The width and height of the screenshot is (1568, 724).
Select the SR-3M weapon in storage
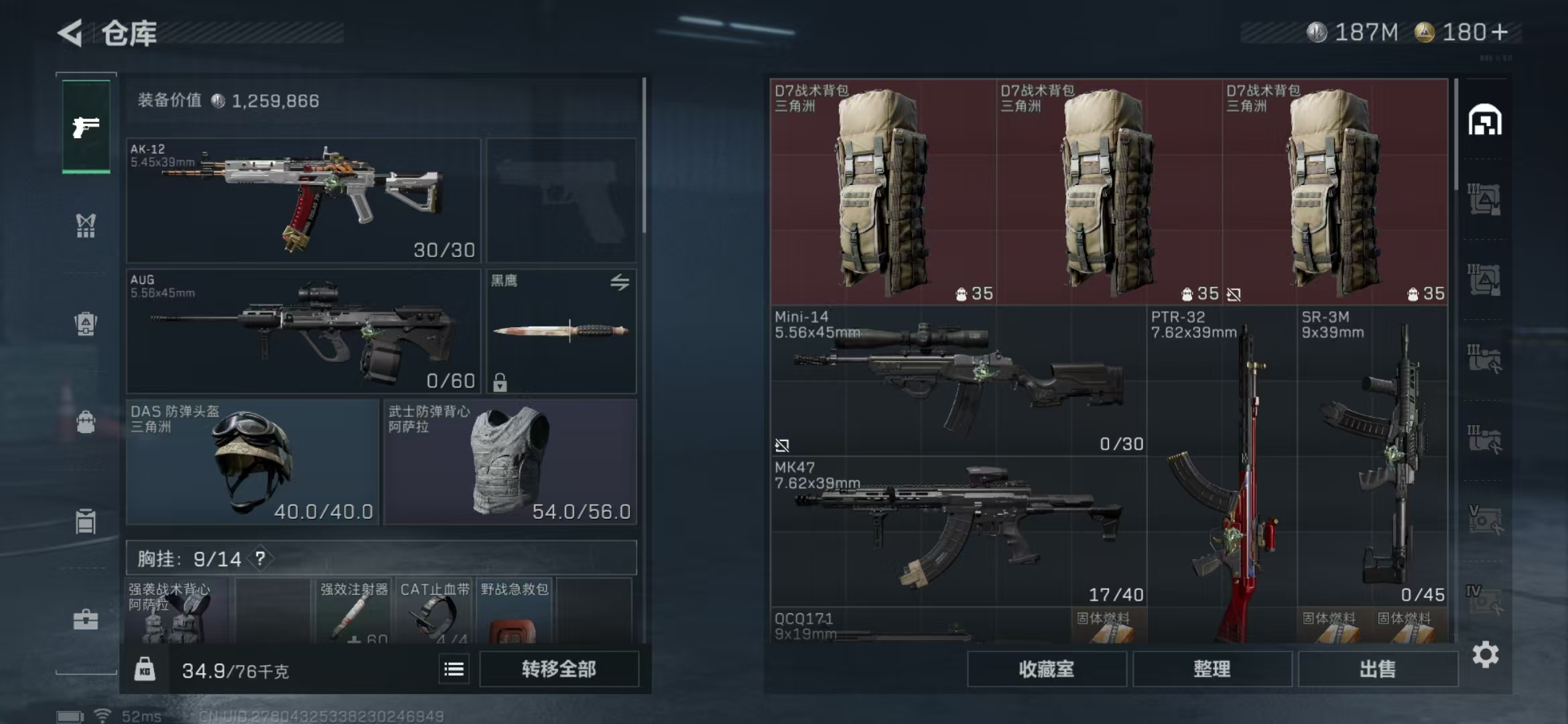tap(1372, 456)
